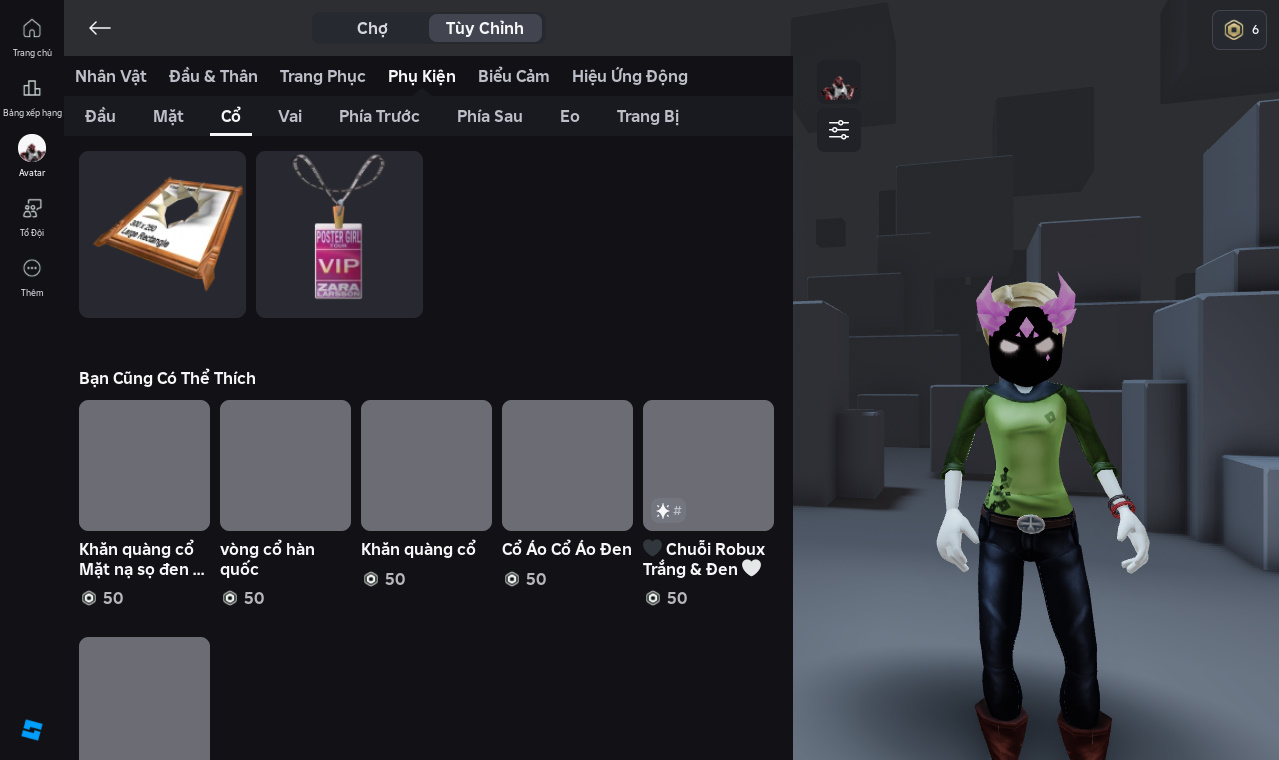Image resolution: width=1279 pixels, height=760 pixels.
Task: Select the Tùy Chỉnh tab
Action: tap(485, 28)
